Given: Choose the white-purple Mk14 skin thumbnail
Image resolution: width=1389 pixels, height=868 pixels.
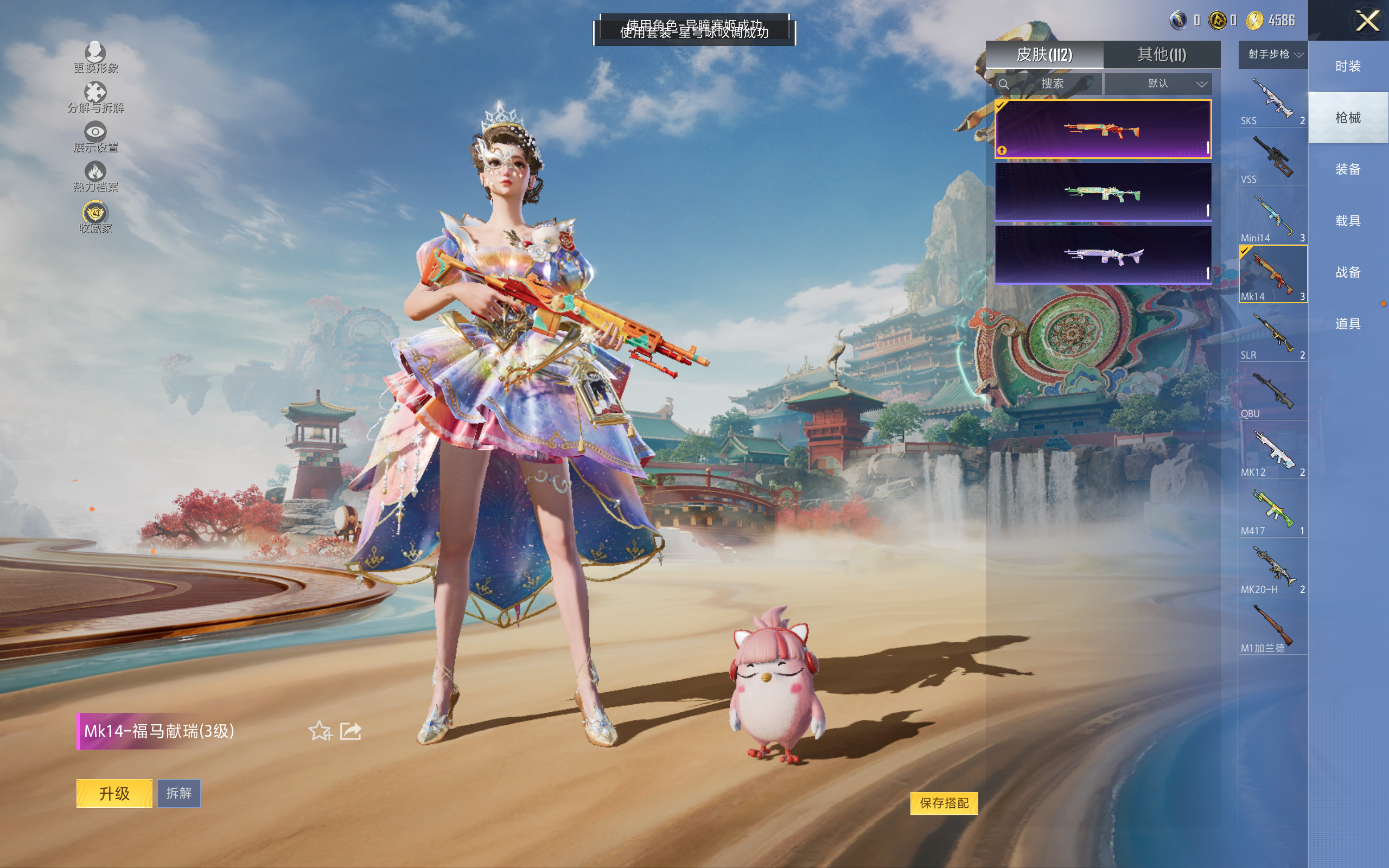Looking at the screenshot, I should click(x=1103, y=254).
